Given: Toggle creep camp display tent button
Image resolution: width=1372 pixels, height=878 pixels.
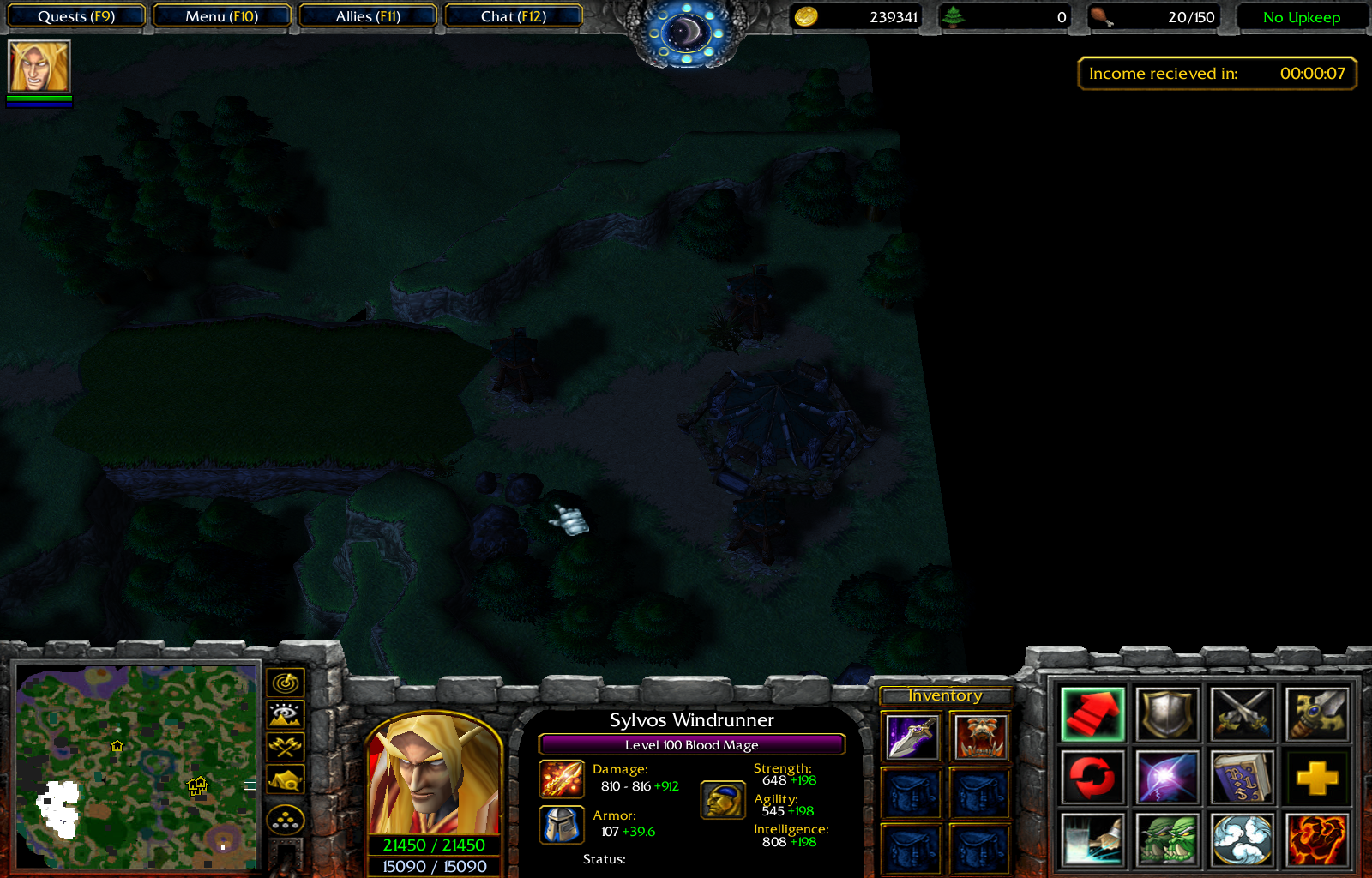Looking at the screenshot, I should 286,779.
